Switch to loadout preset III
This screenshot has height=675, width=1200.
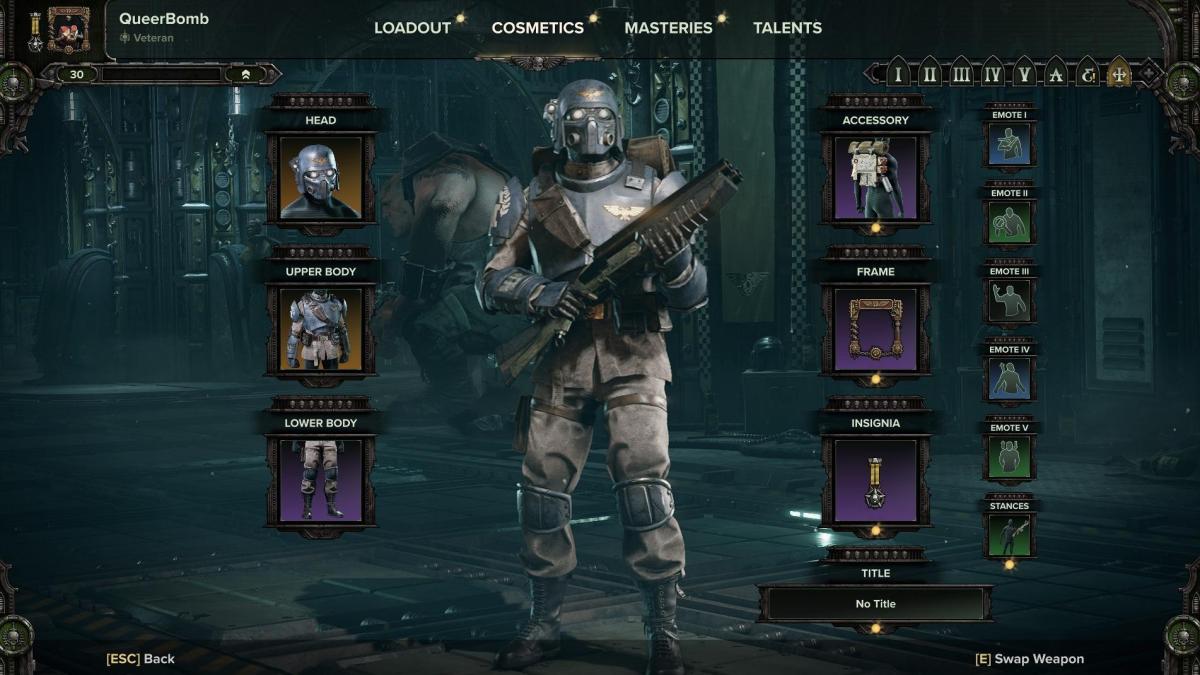(x=961, y=74)
